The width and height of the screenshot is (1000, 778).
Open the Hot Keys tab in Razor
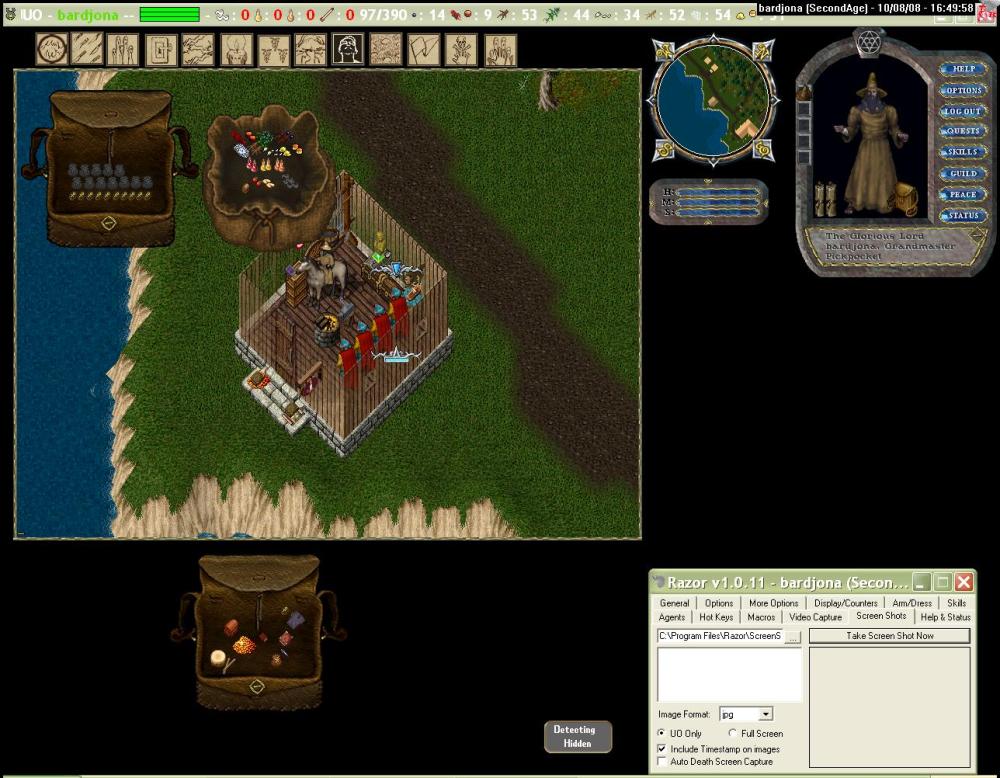pos(716,617)
